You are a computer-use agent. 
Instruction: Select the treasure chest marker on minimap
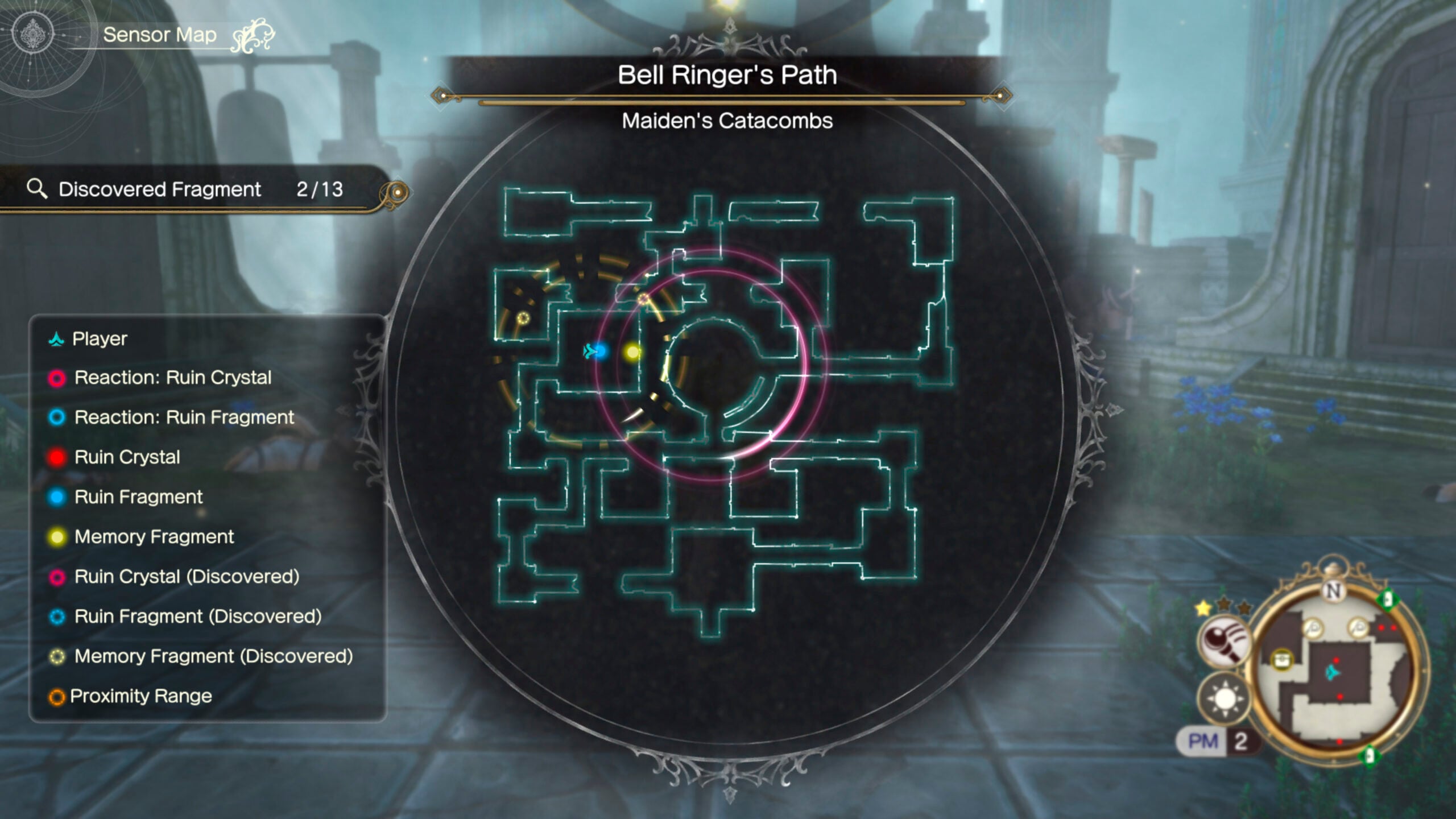(x=1282, y=660)
